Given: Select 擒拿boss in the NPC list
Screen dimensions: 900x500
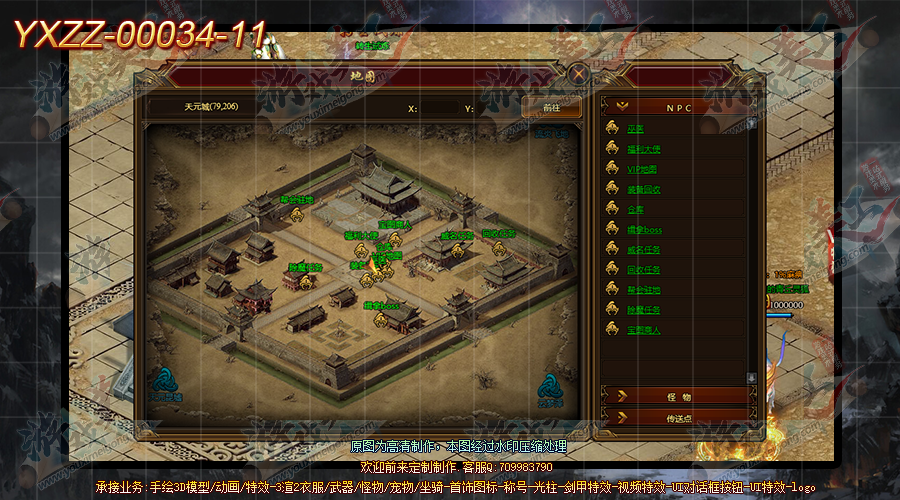Looking at the screenshot, I should tap(644, 229).
